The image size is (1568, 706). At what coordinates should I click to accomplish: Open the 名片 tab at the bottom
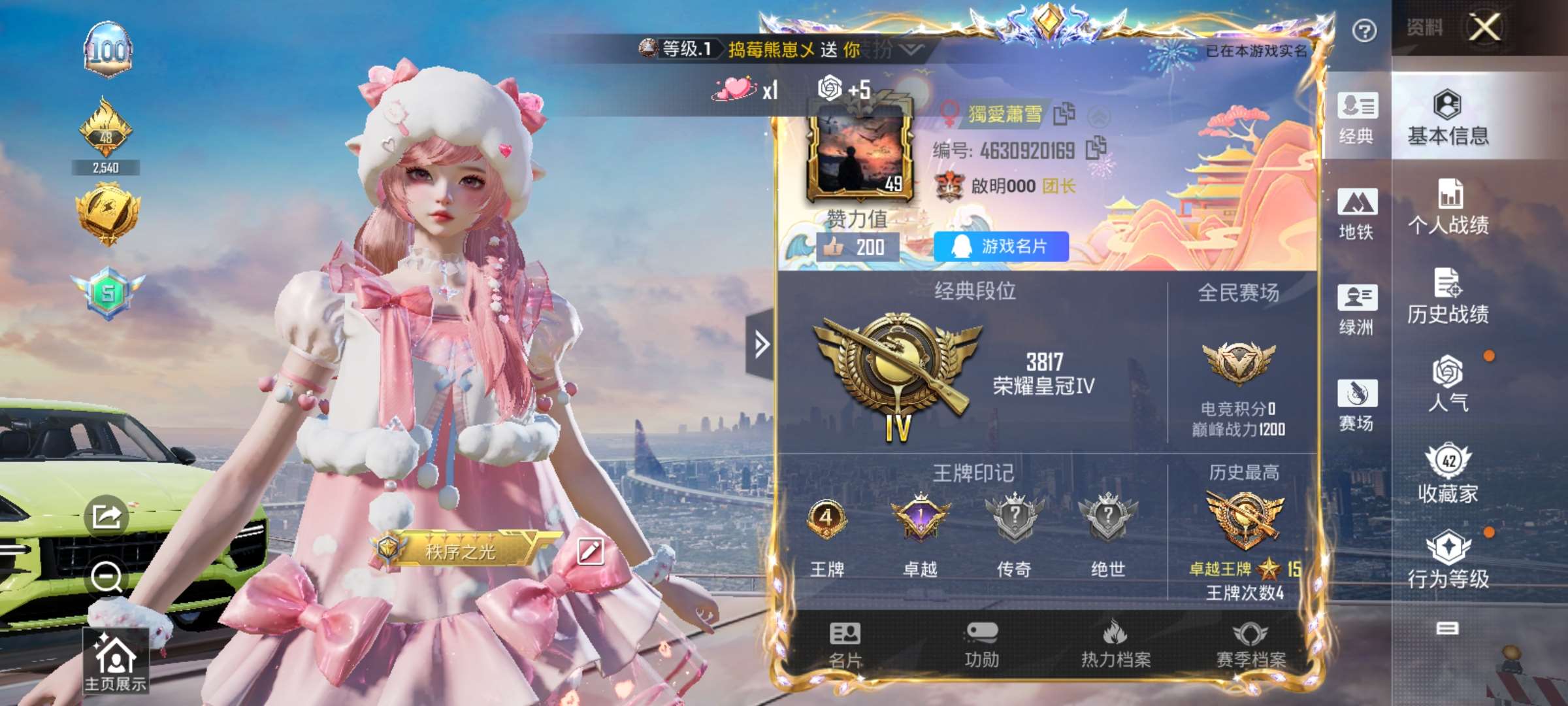tap(845, 645)
